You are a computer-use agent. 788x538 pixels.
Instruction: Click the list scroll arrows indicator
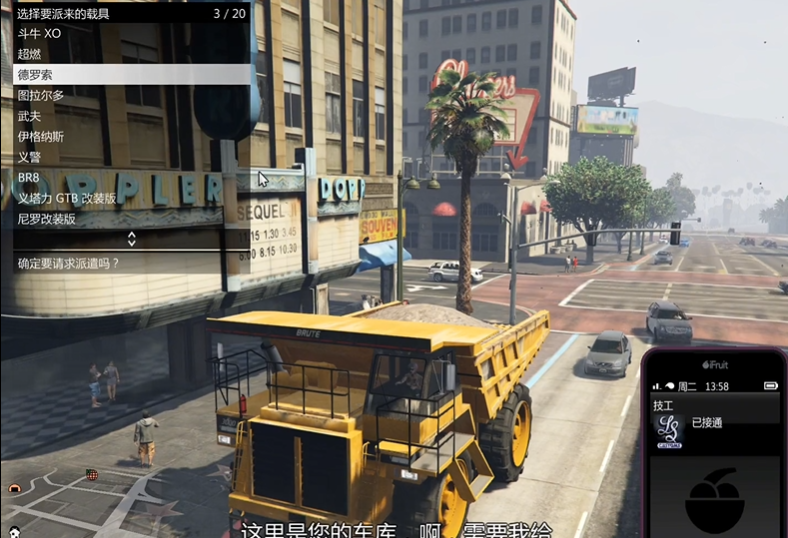click(131, 239)
